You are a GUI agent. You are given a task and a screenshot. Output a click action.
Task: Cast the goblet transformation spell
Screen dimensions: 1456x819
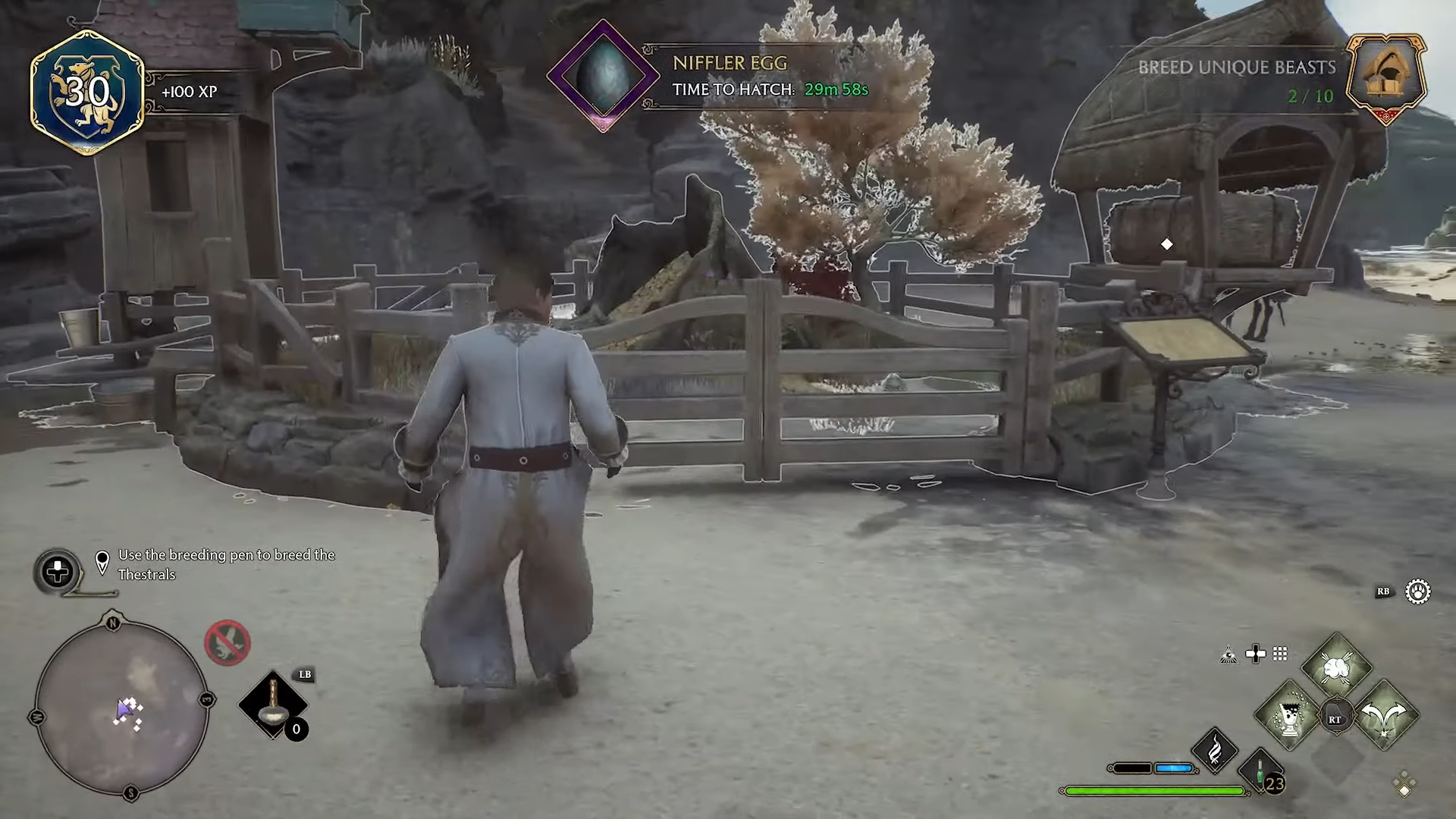tap(1289, 716)
